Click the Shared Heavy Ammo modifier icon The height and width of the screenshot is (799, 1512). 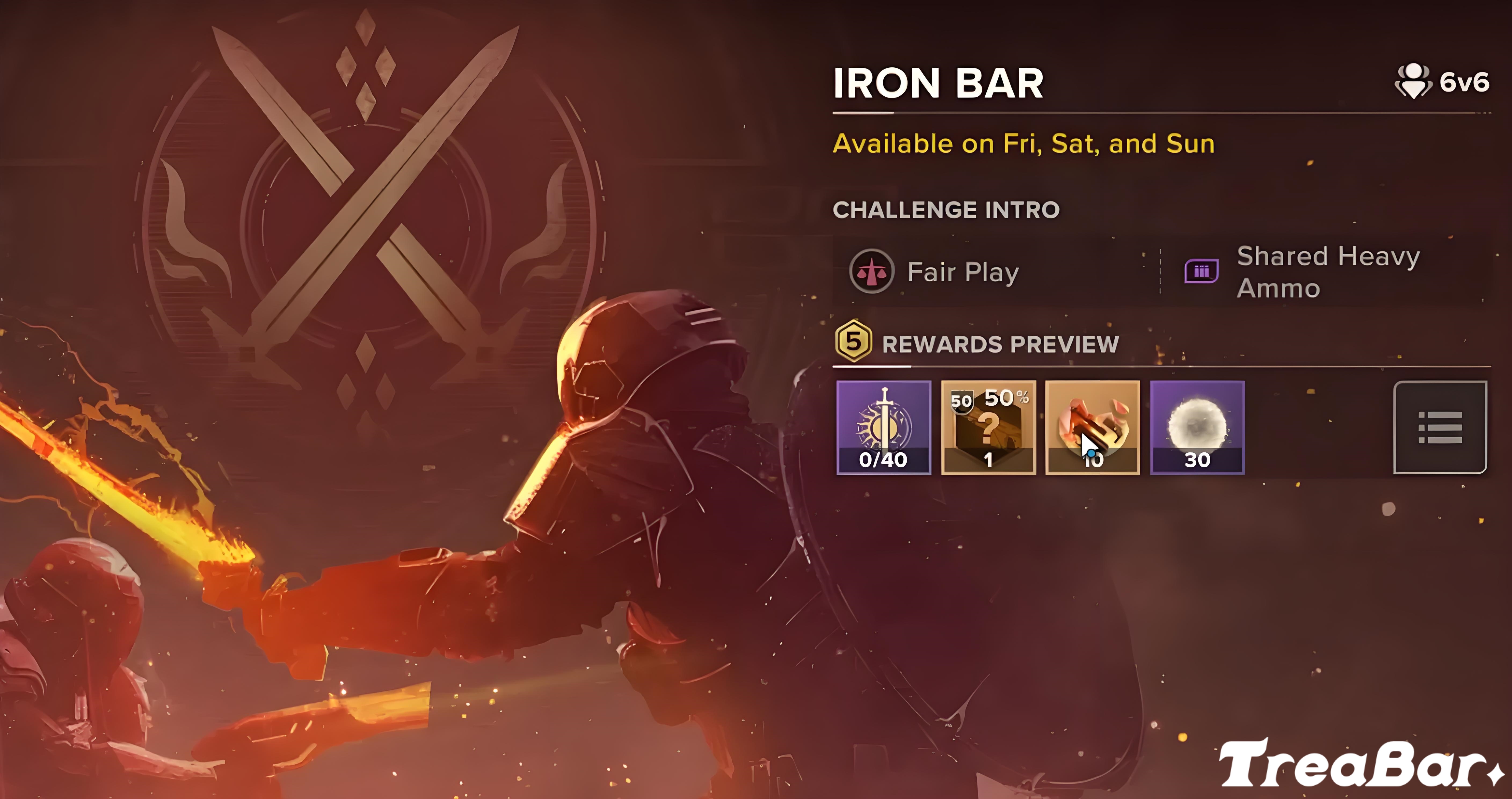click(x=1201, y=271)
